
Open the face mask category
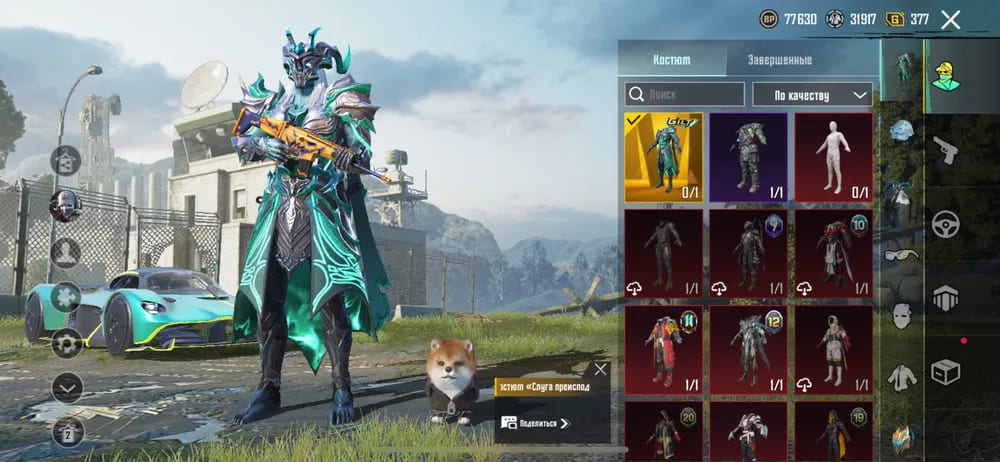click(x=902, y=316)
